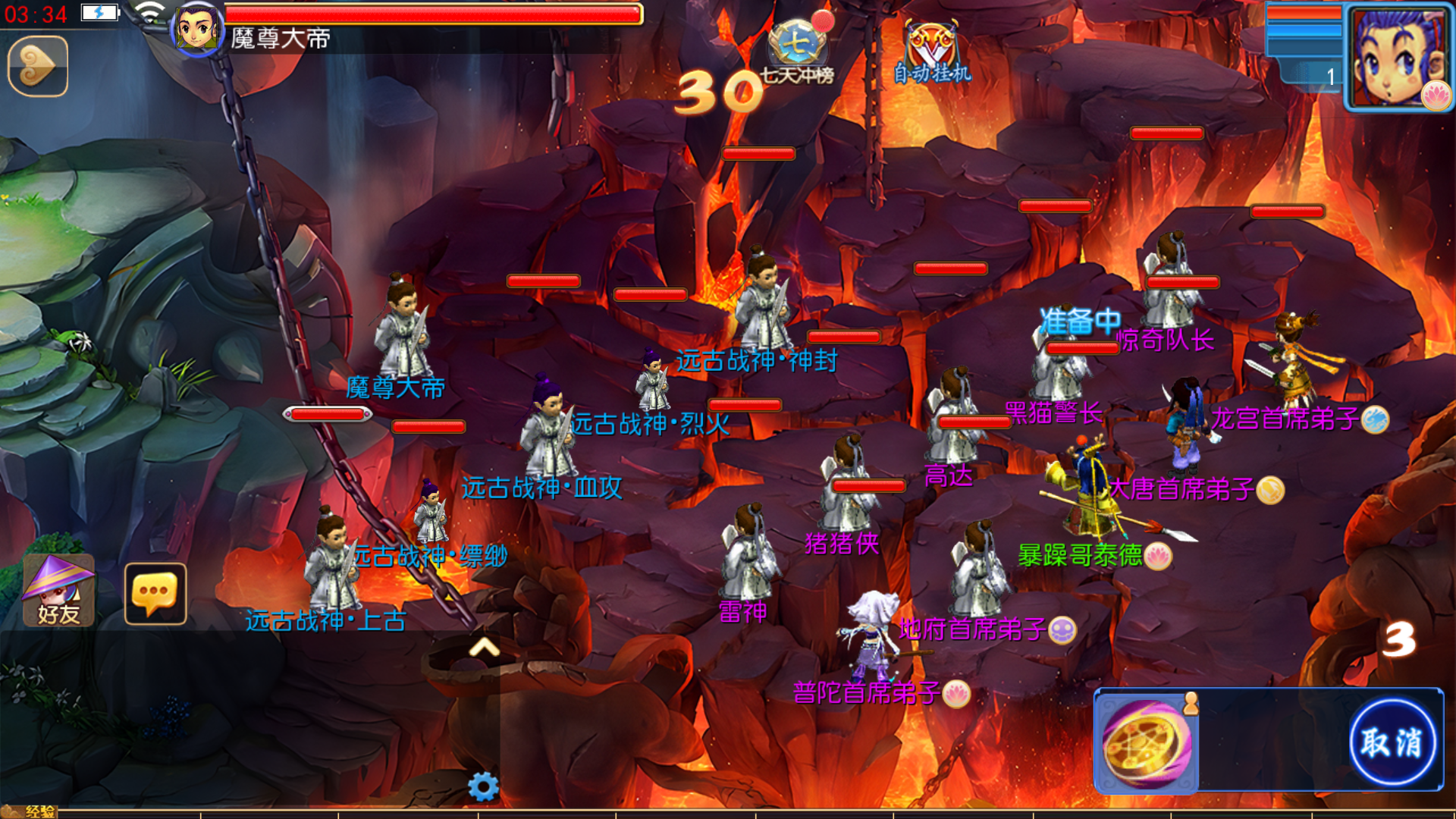Open the yellow chat bubble
This screenshot has height=819, width=1456.
coord(155,594)
